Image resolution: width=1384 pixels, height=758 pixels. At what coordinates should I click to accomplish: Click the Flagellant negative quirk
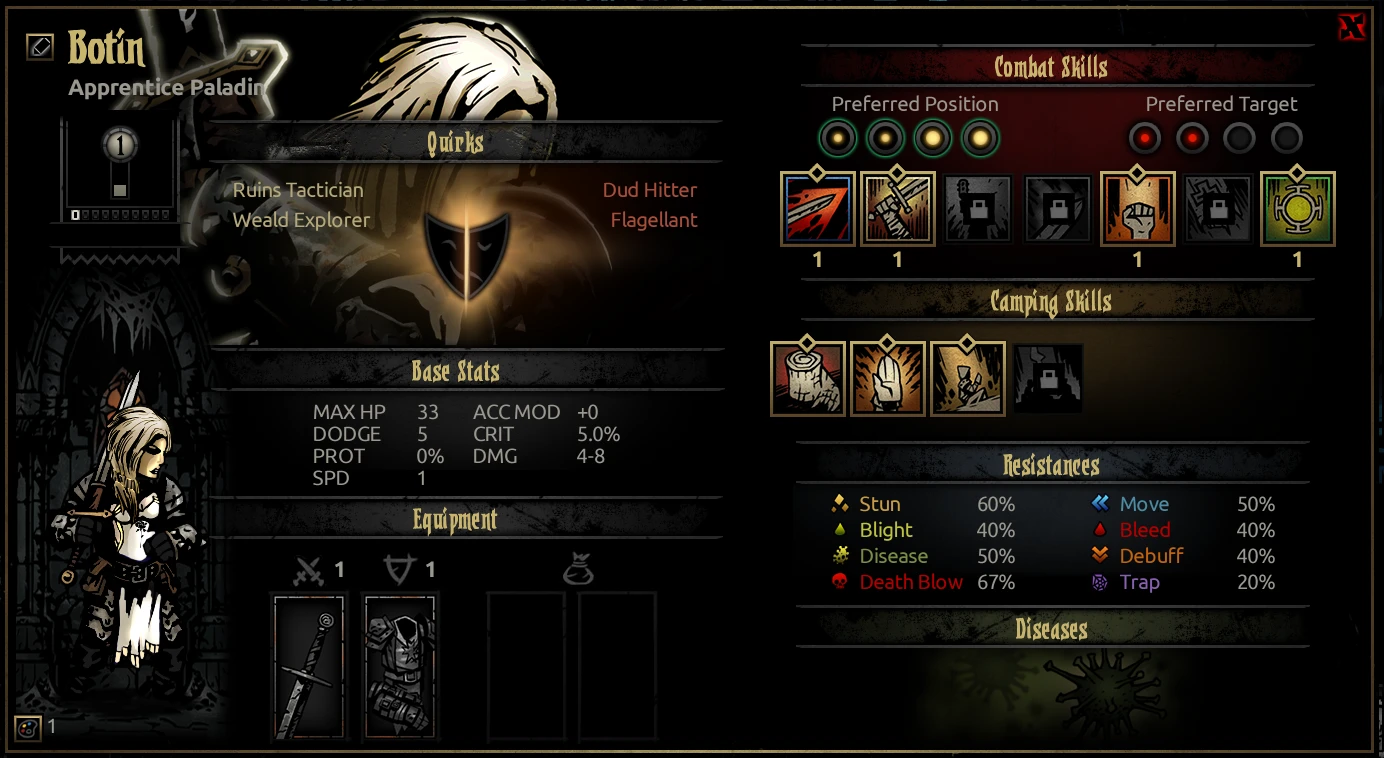(654, 220)
